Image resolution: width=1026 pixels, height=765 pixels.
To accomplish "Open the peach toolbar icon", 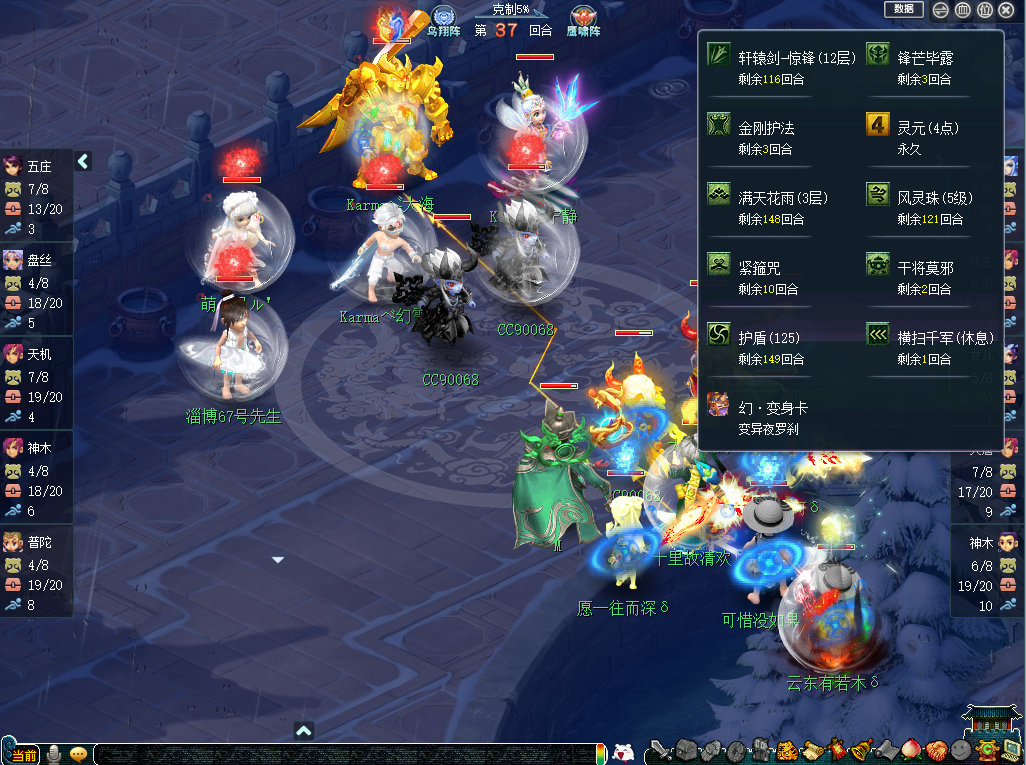I will pos(911,751).
